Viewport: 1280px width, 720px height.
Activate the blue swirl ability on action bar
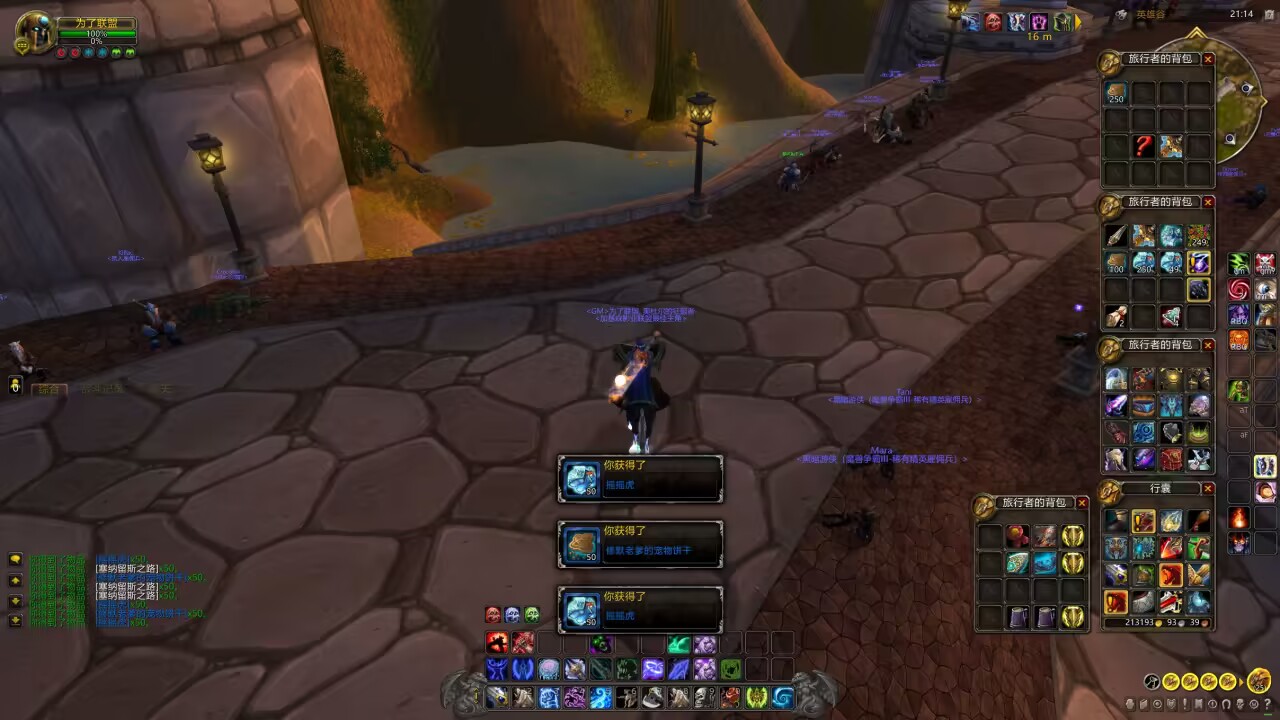(782, 697)
